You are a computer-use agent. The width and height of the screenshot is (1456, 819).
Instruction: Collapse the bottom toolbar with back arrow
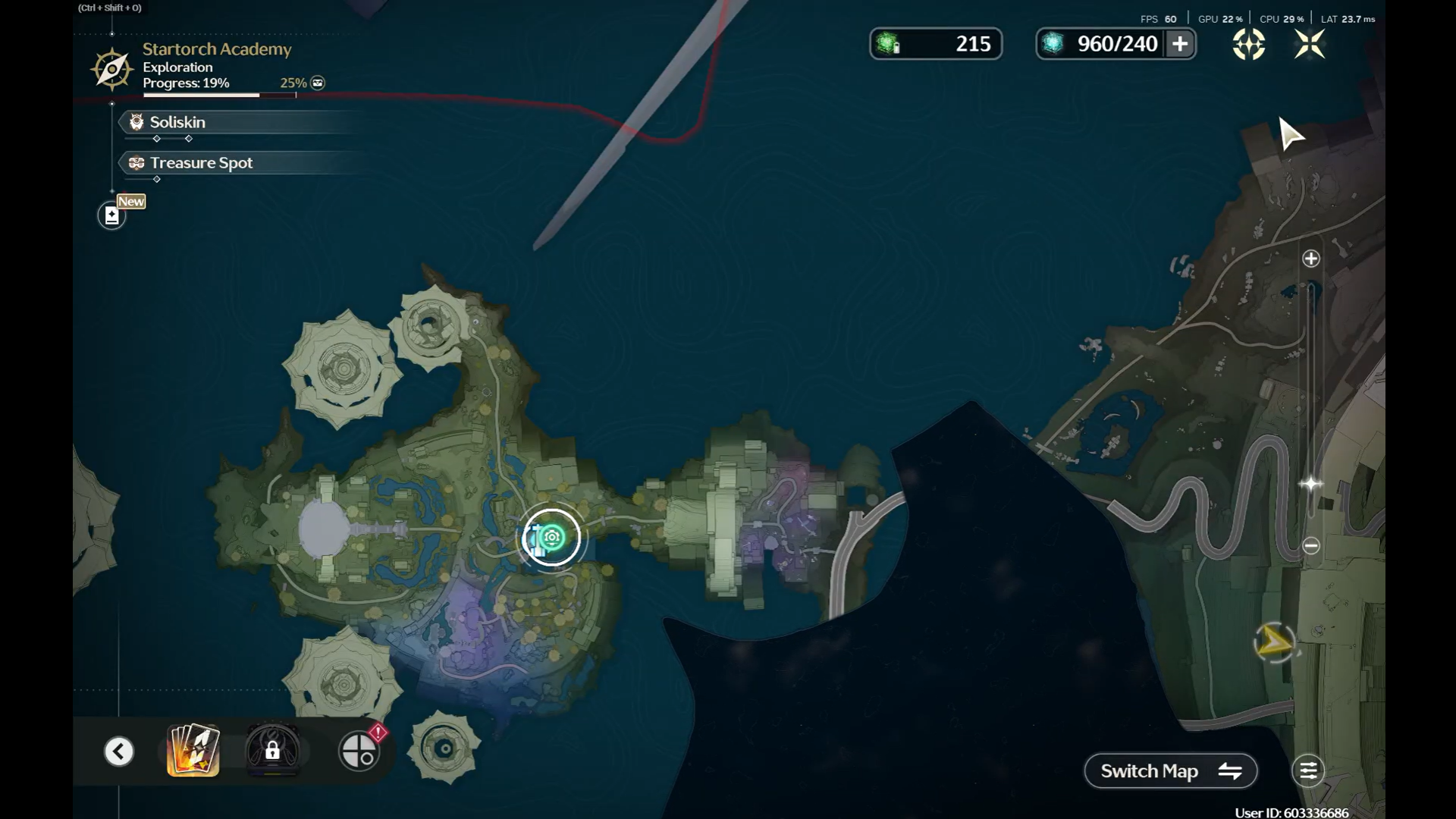[119, 752]
